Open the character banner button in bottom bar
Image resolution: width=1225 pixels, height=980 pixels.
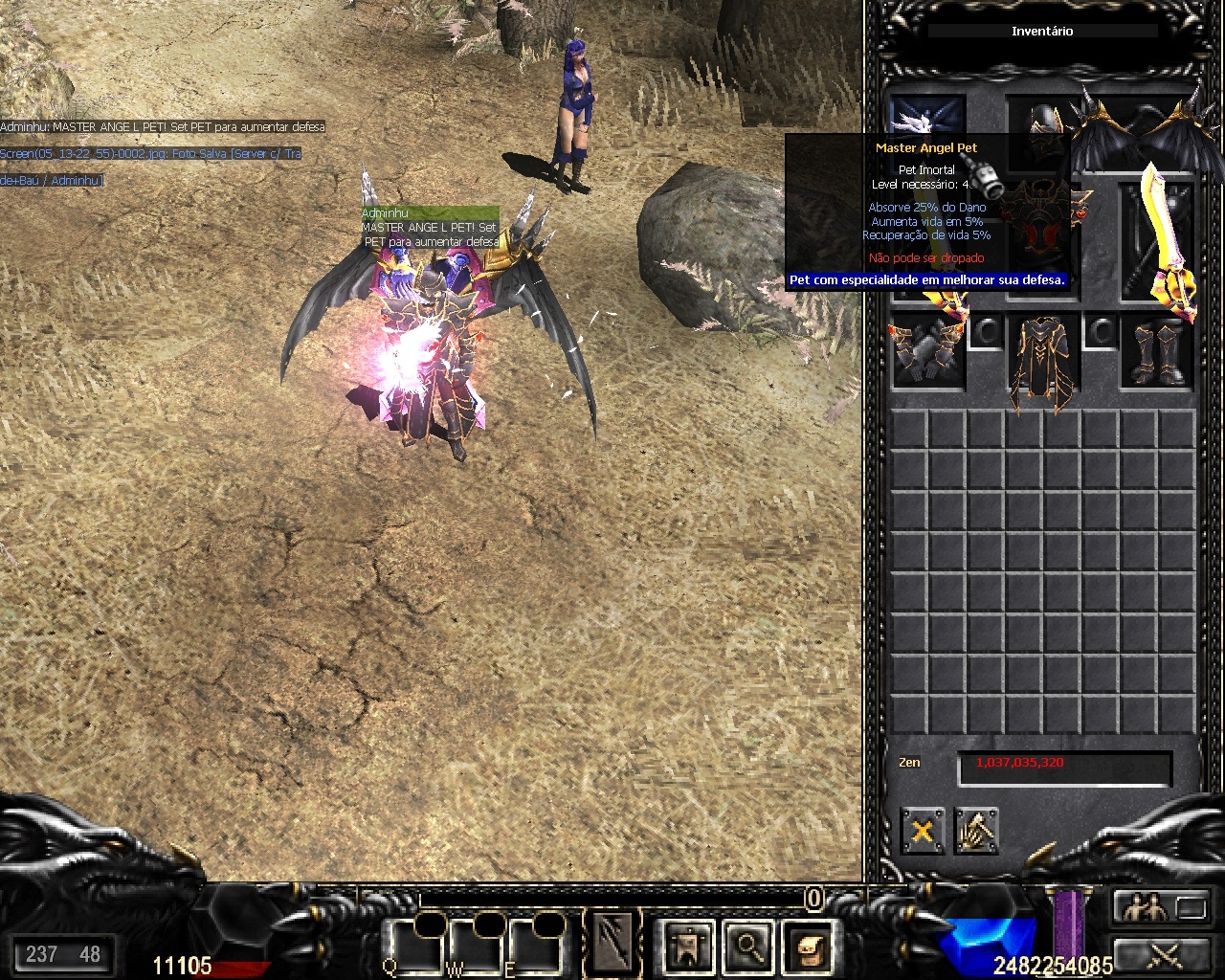[x=689, y=947]
